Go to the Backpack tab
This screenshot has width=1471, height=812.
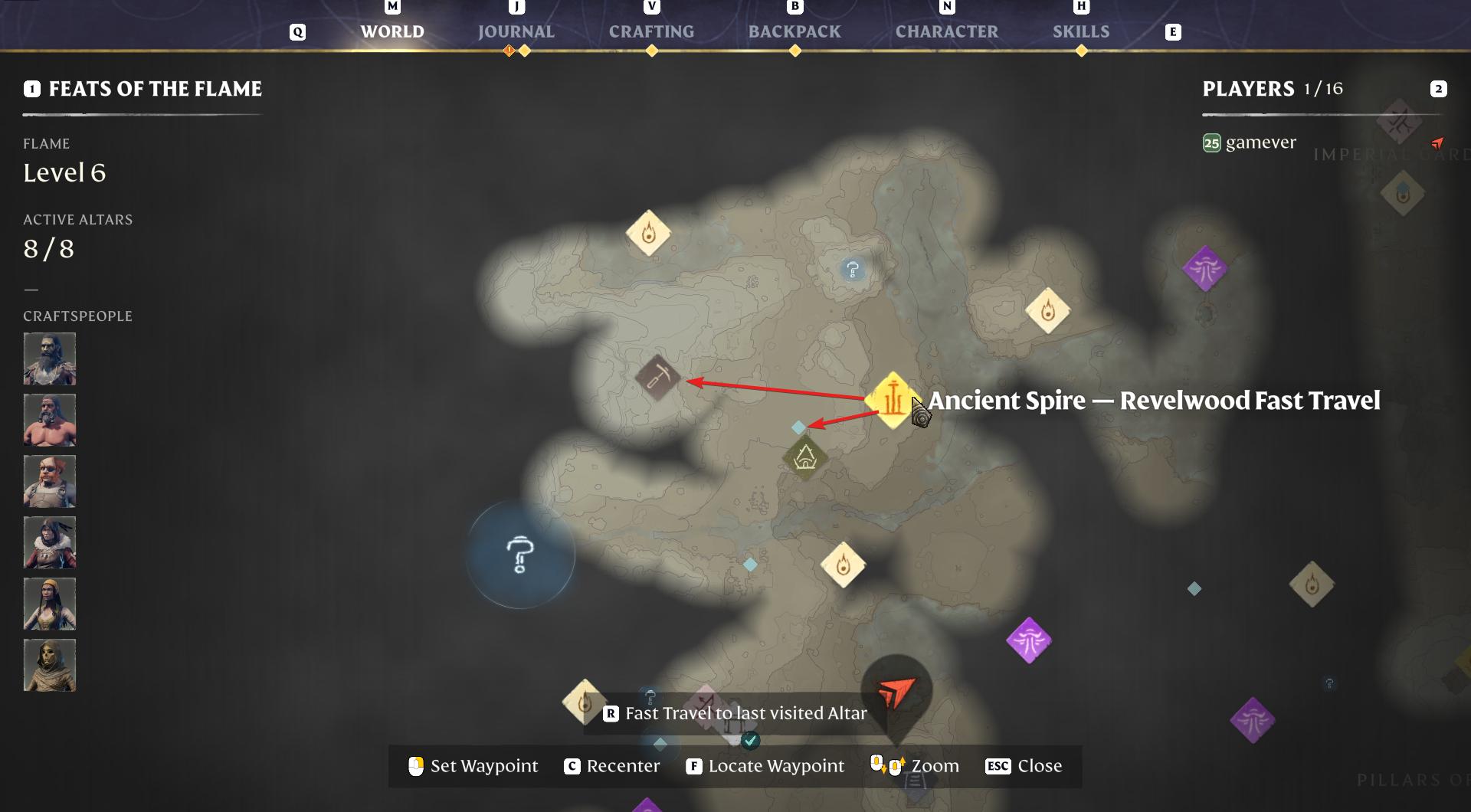pyautogui.click(x=794, y=31)
